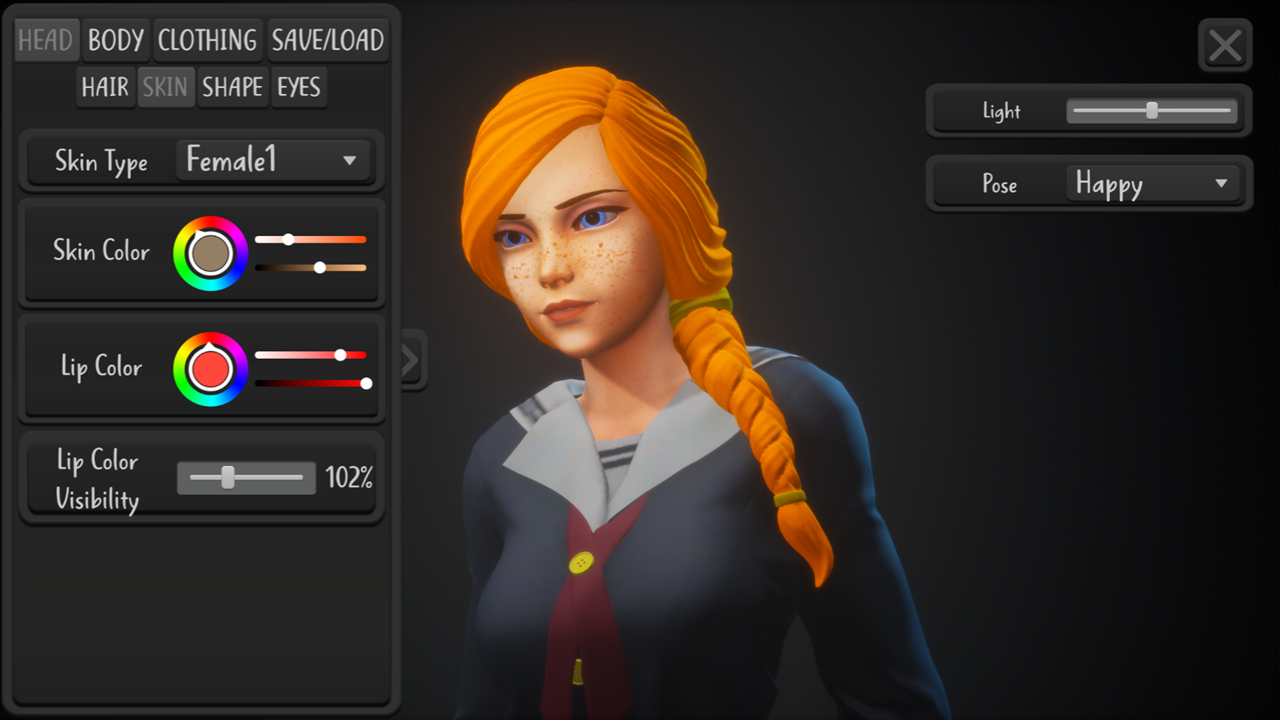This screenshot has height=720, width=1280.
Task: Select the CLOTHING tab
Action: pyautogui.click(x=208, y=41)
